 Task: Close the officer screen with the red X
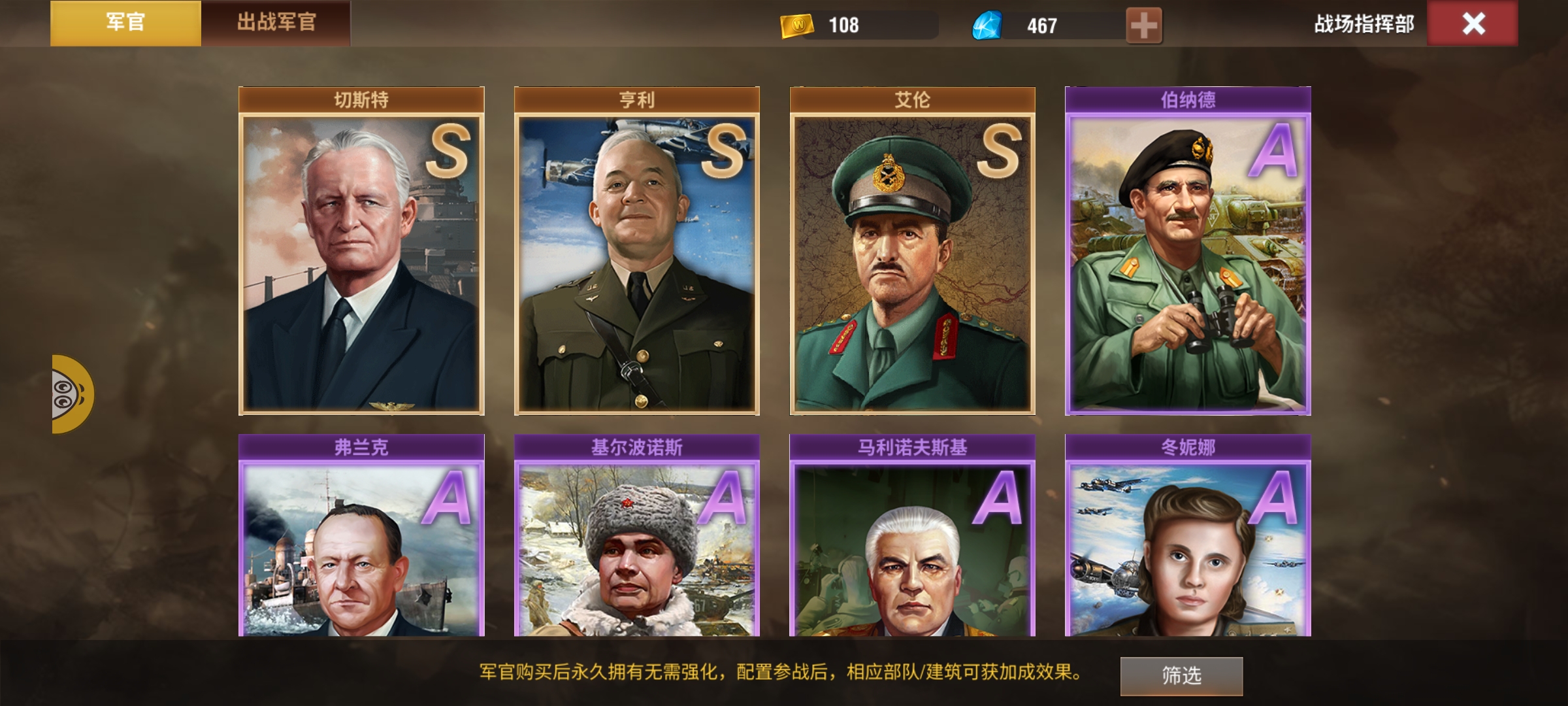[x=1473, y=24]
